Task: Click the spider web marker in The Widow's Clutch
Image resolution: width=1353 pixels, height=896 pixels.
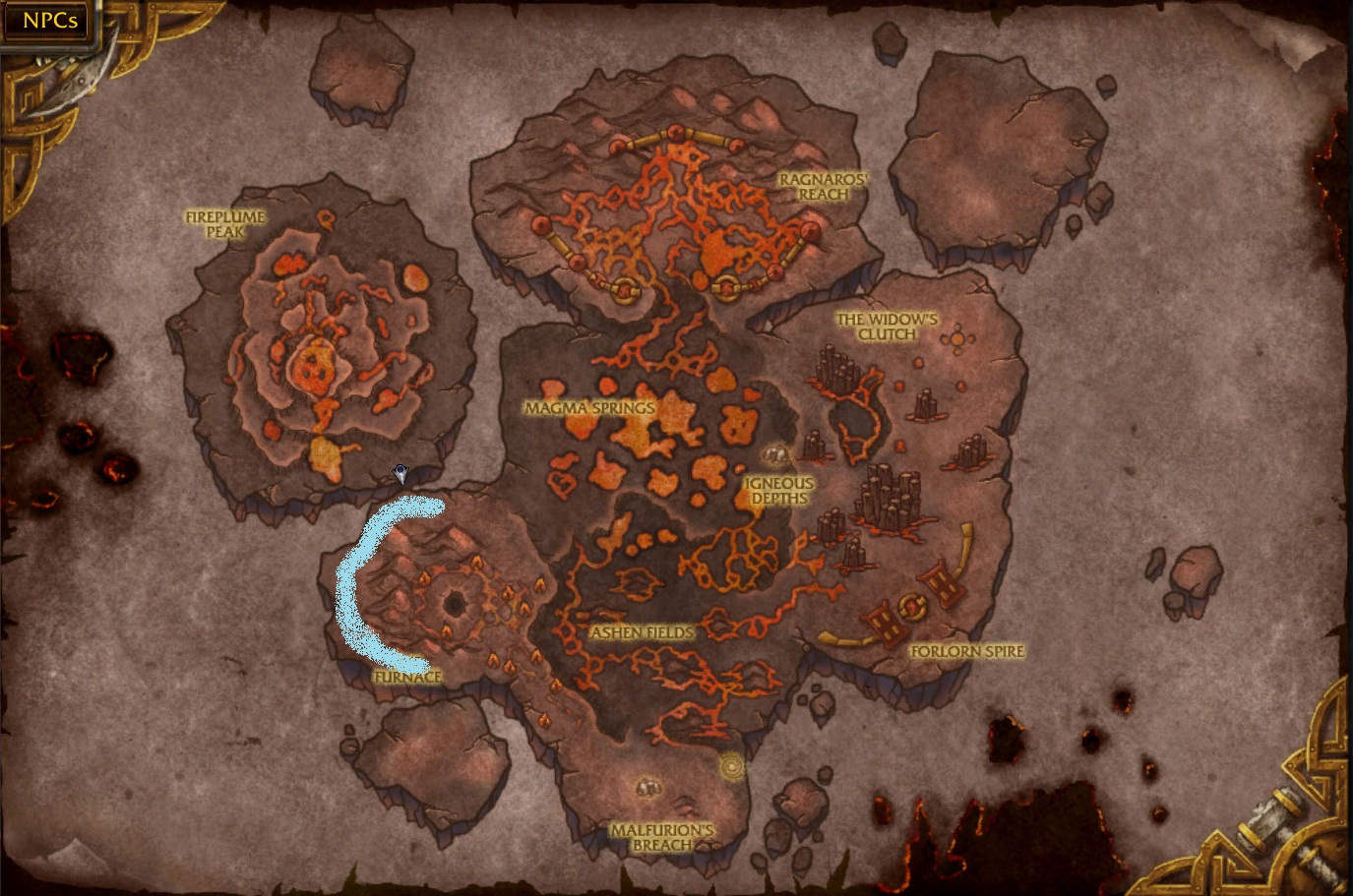Action: pos(955,338)
